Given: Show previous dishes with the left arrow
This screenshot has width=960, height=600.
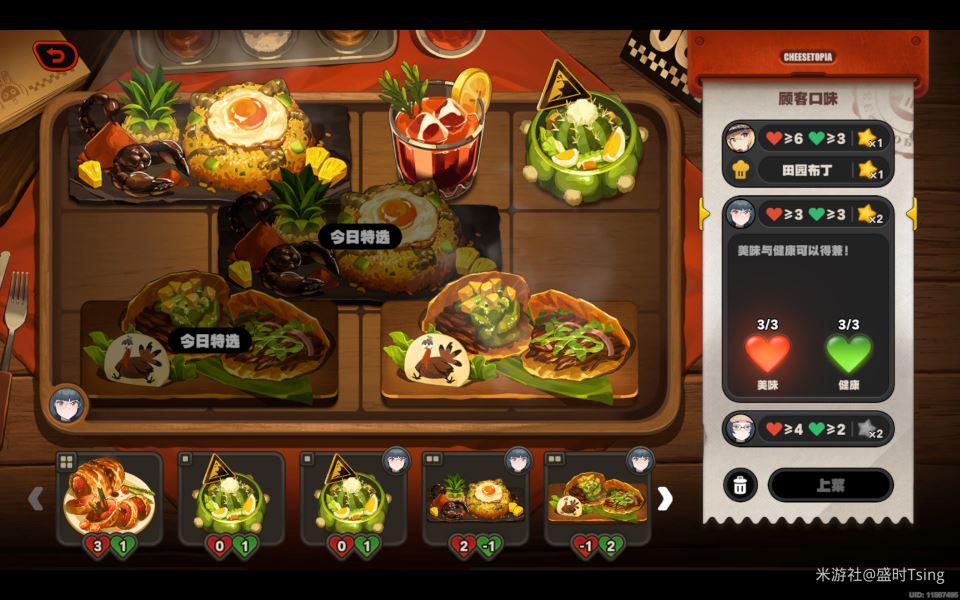Looking at the screenshot, I should tap(36, 498).
